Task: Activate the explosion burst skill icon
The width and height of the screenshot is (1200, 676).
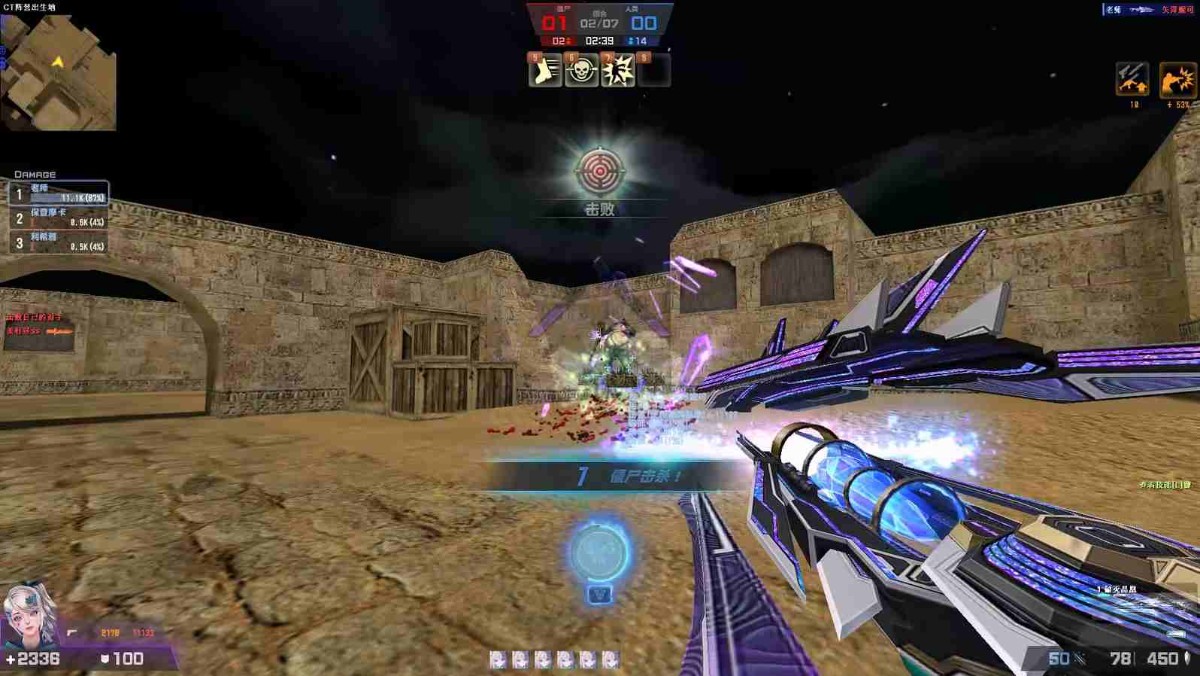Action: pyautogui.click(x=618, y=70)
